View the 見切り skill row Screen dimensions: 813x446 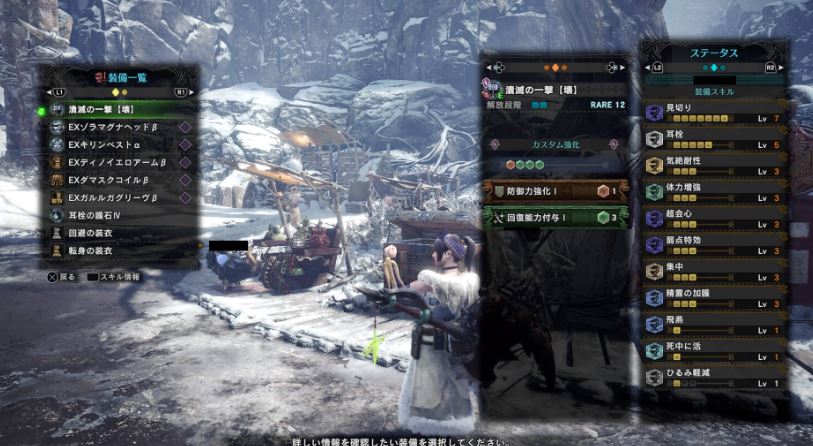point(714,112)
